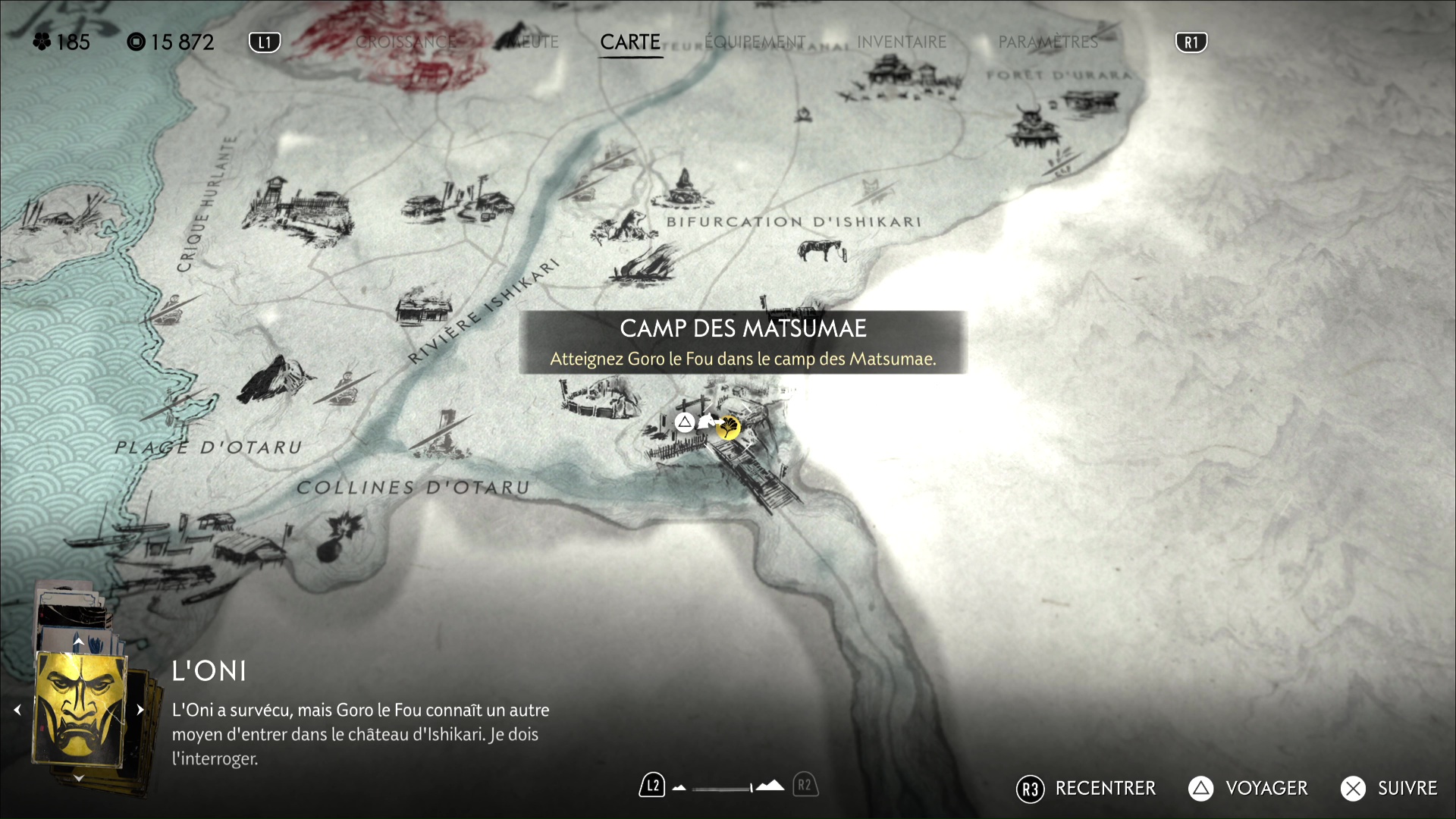
Task: Open the Inventaire tab
Action: tap(902, 42)
